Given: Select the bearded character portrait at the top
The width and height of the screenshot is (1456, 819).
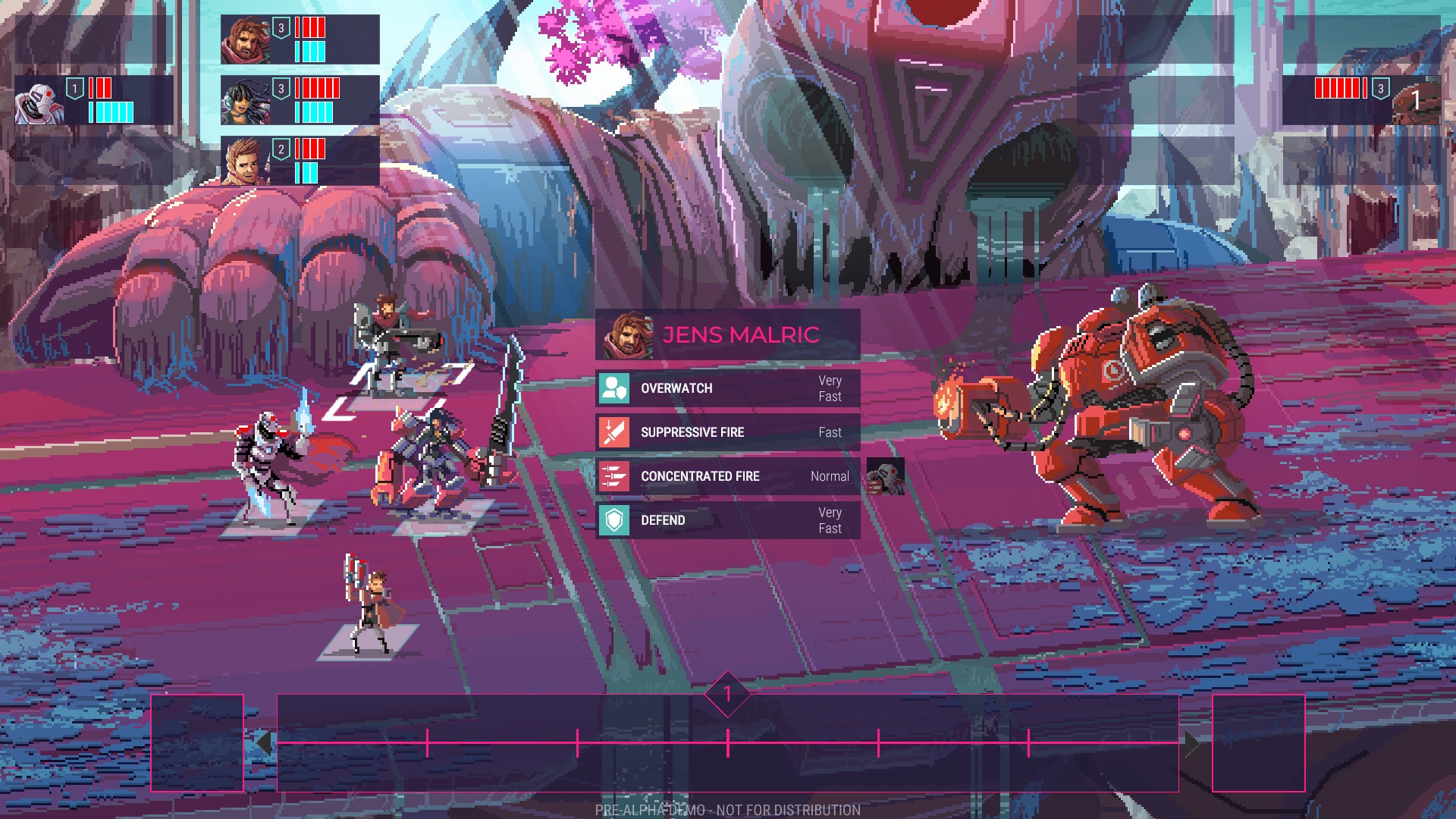Looking at the screenshot, I should [x=244, y=39].
